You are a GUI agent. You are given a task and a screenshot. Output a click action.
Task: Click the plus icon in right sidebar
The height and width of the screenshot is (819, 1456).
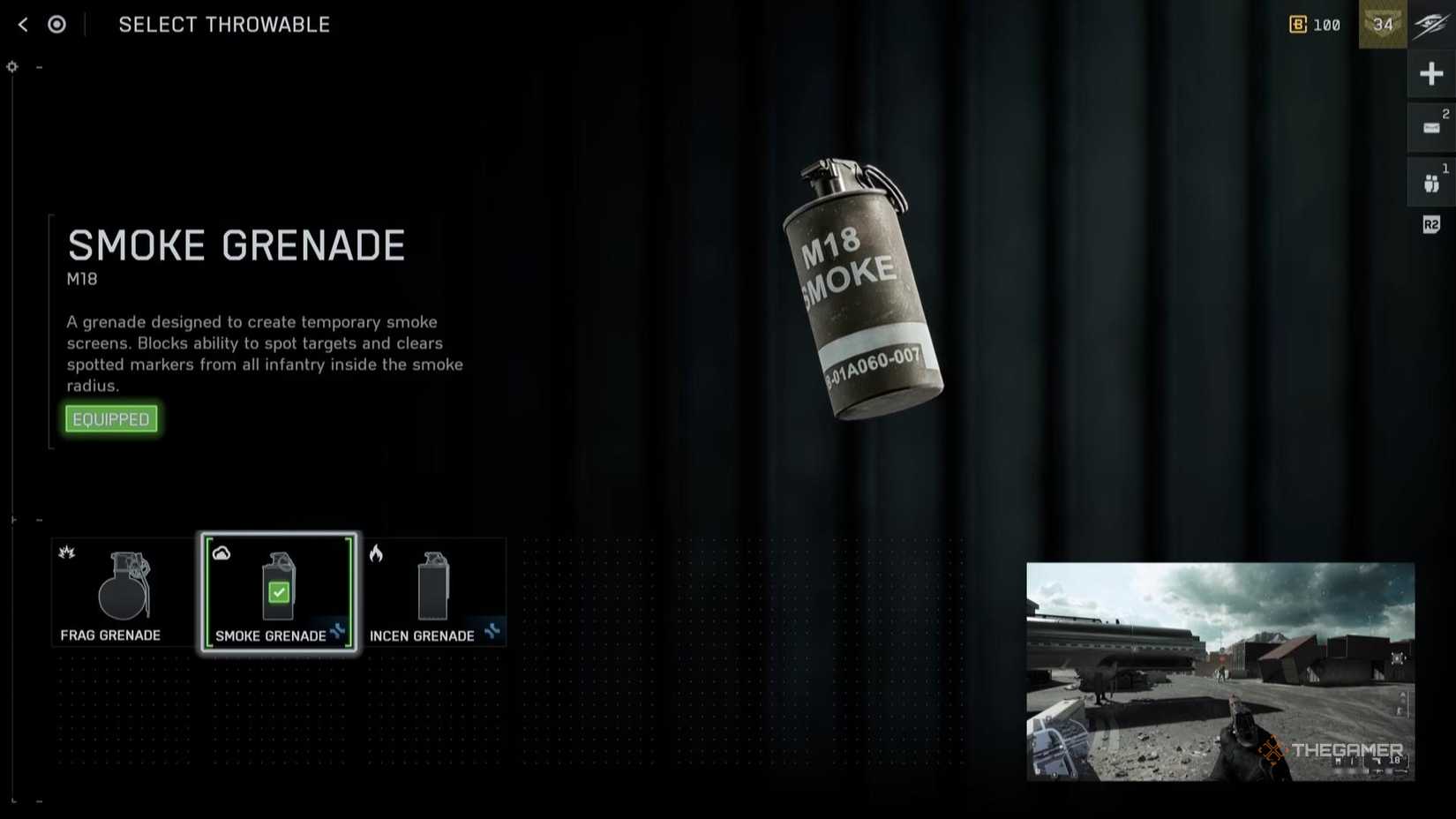1431,73
